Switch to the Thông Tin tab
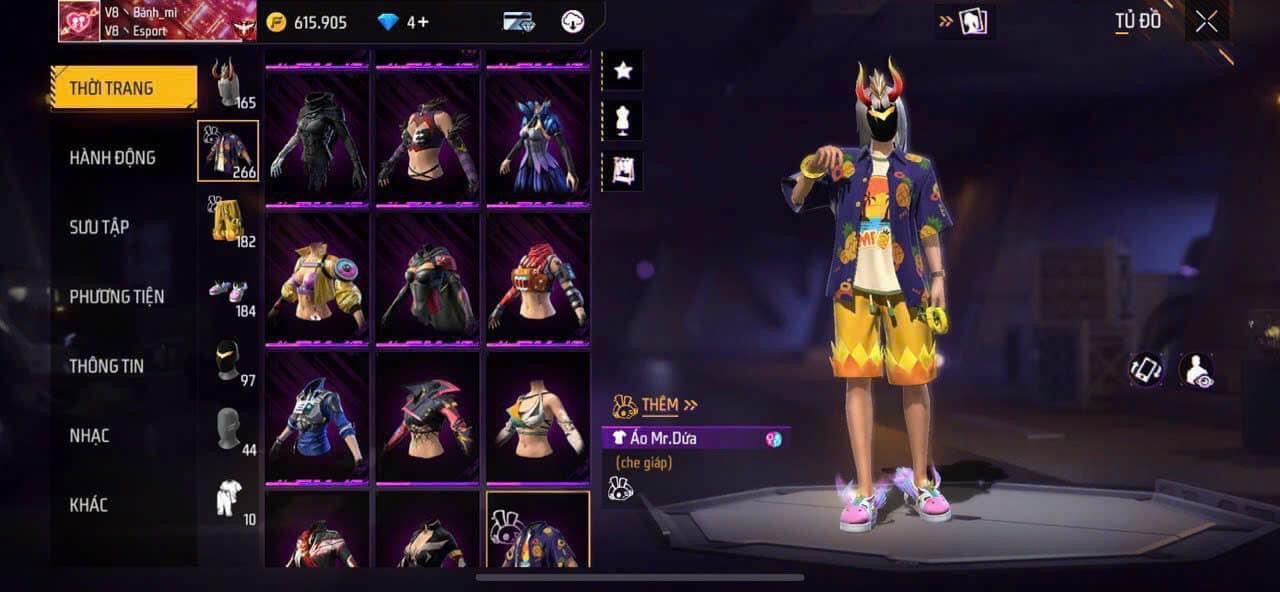 pos(106,366)
